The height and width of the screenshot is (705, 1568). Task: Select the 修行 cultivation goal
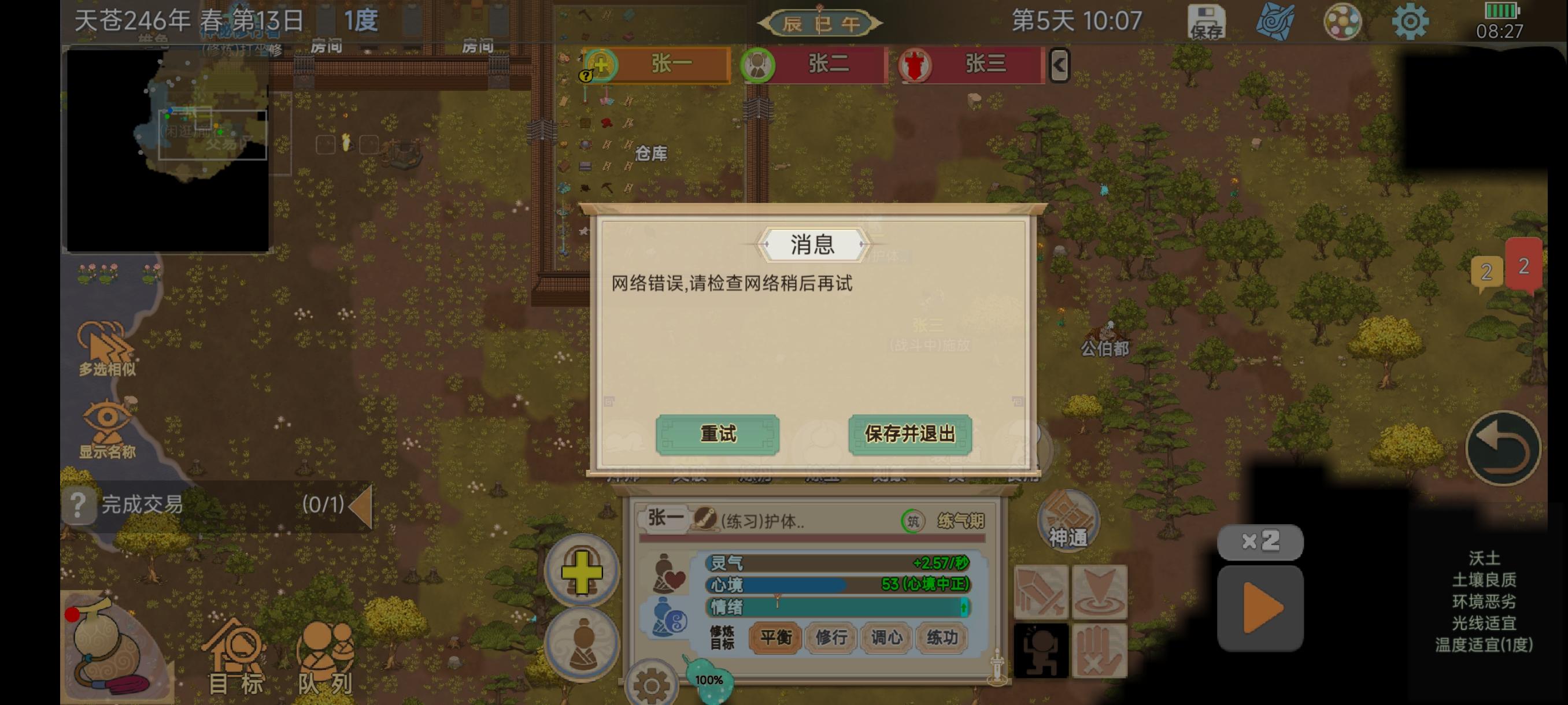(x=831, y=639)
